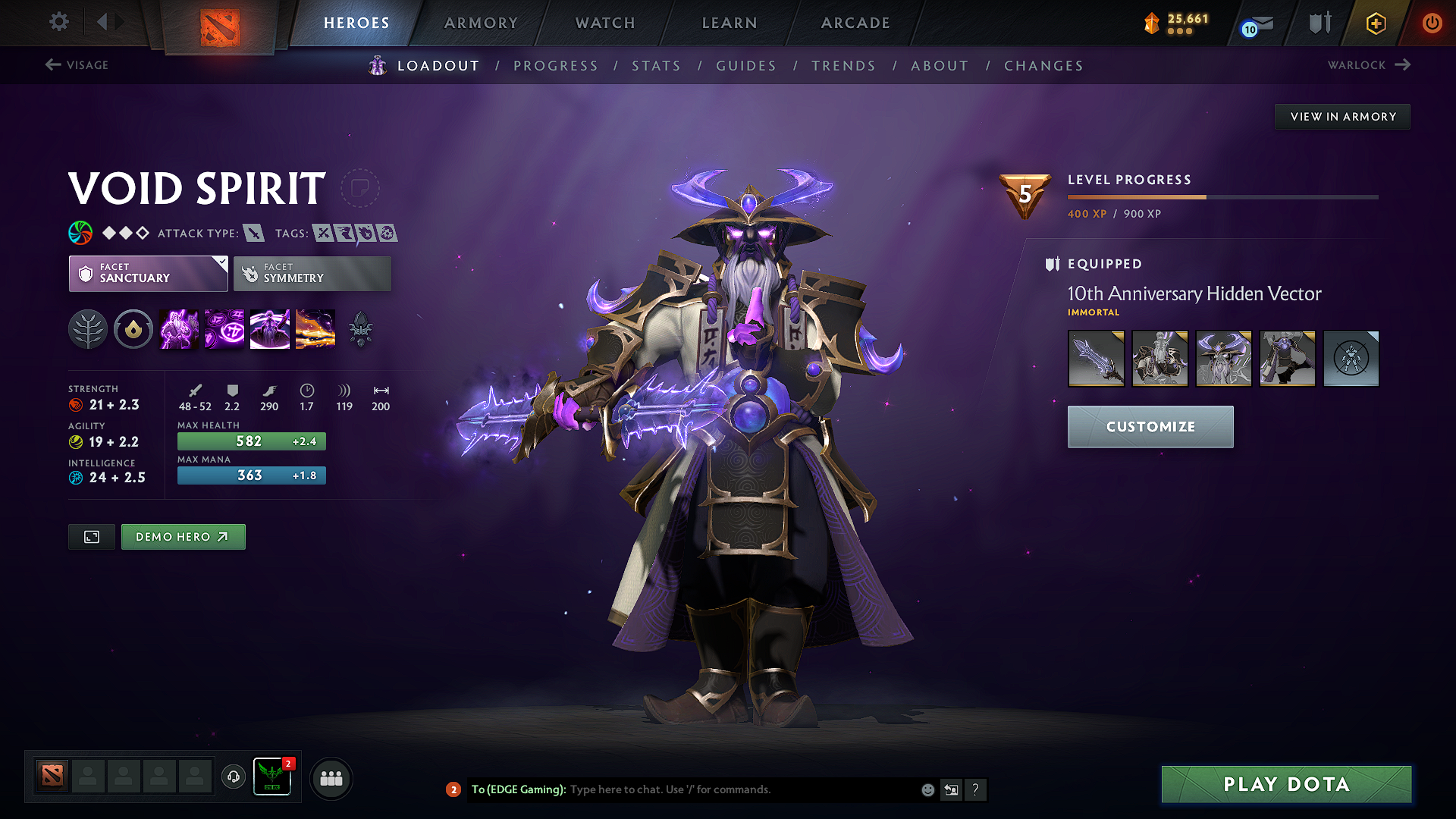The image size is (1456, 819).
Task: Open the innate ability icon next to talents
Action: [x=133, y=328]
